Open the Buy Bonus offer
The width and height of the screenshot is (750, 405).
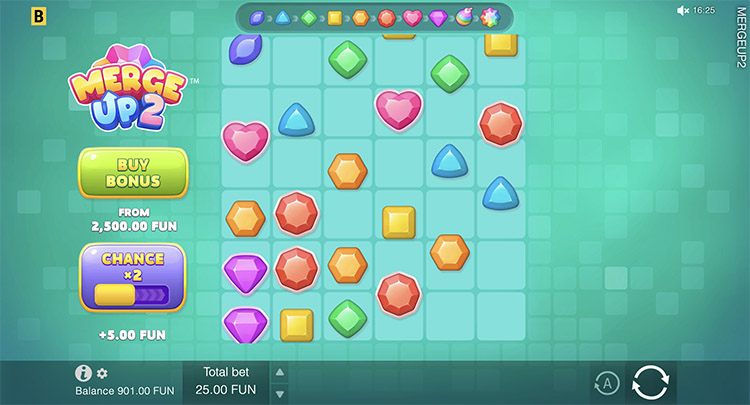click(133, 172)
